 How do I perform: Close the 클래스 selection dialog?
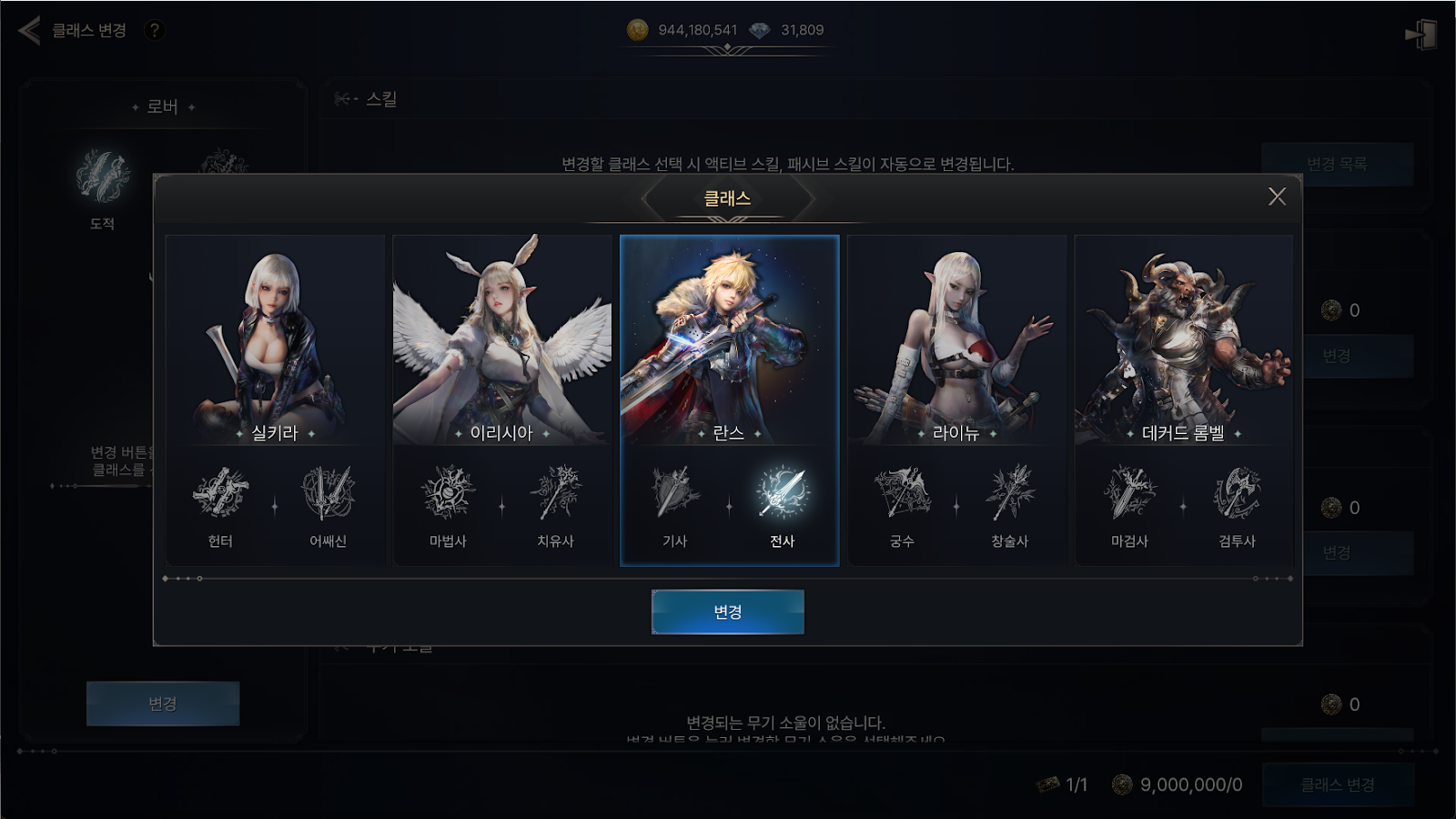(1277, 197)
